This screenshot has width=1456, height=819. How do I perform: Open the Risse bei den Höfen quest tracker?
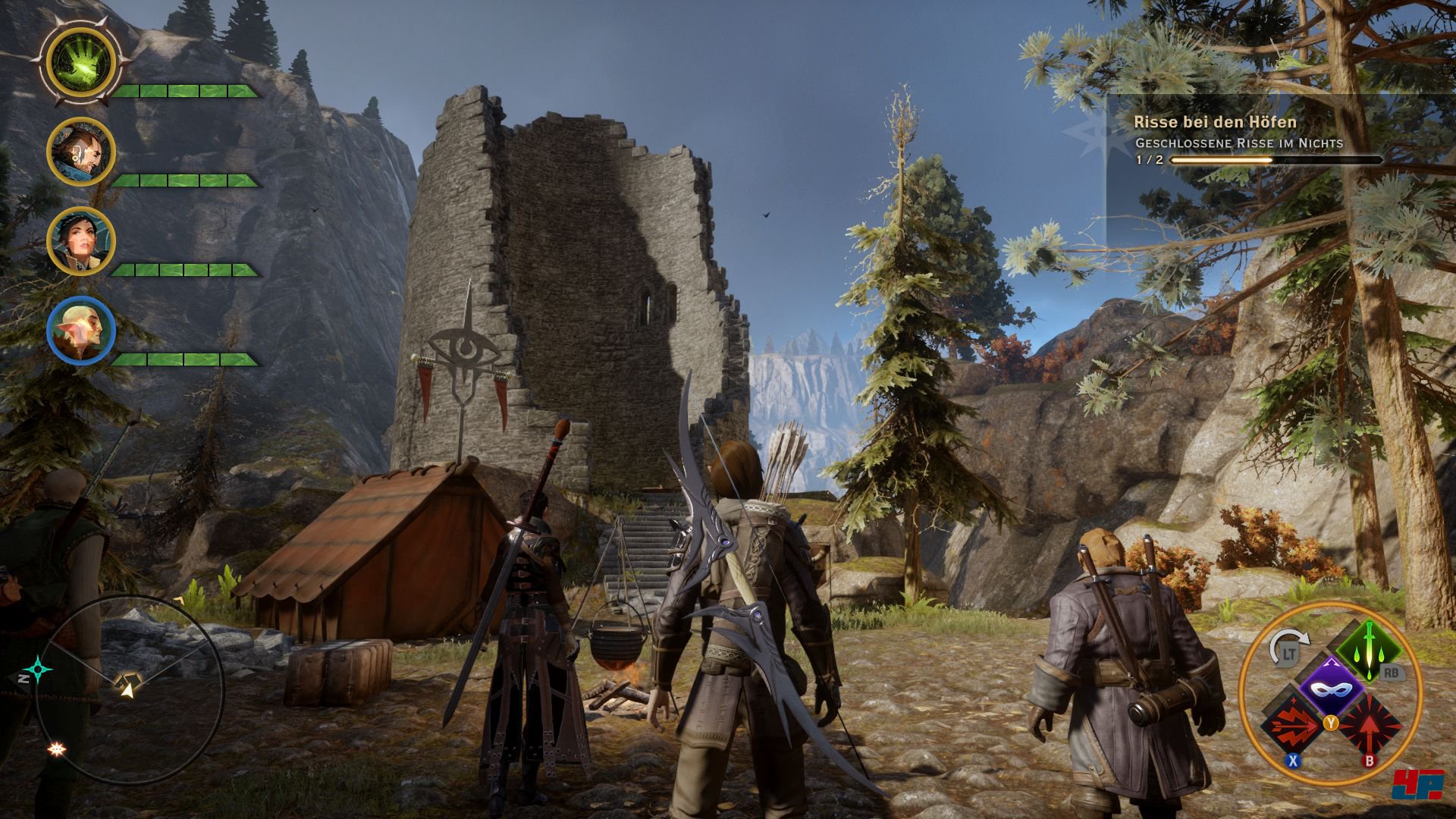click(1215, 122)
